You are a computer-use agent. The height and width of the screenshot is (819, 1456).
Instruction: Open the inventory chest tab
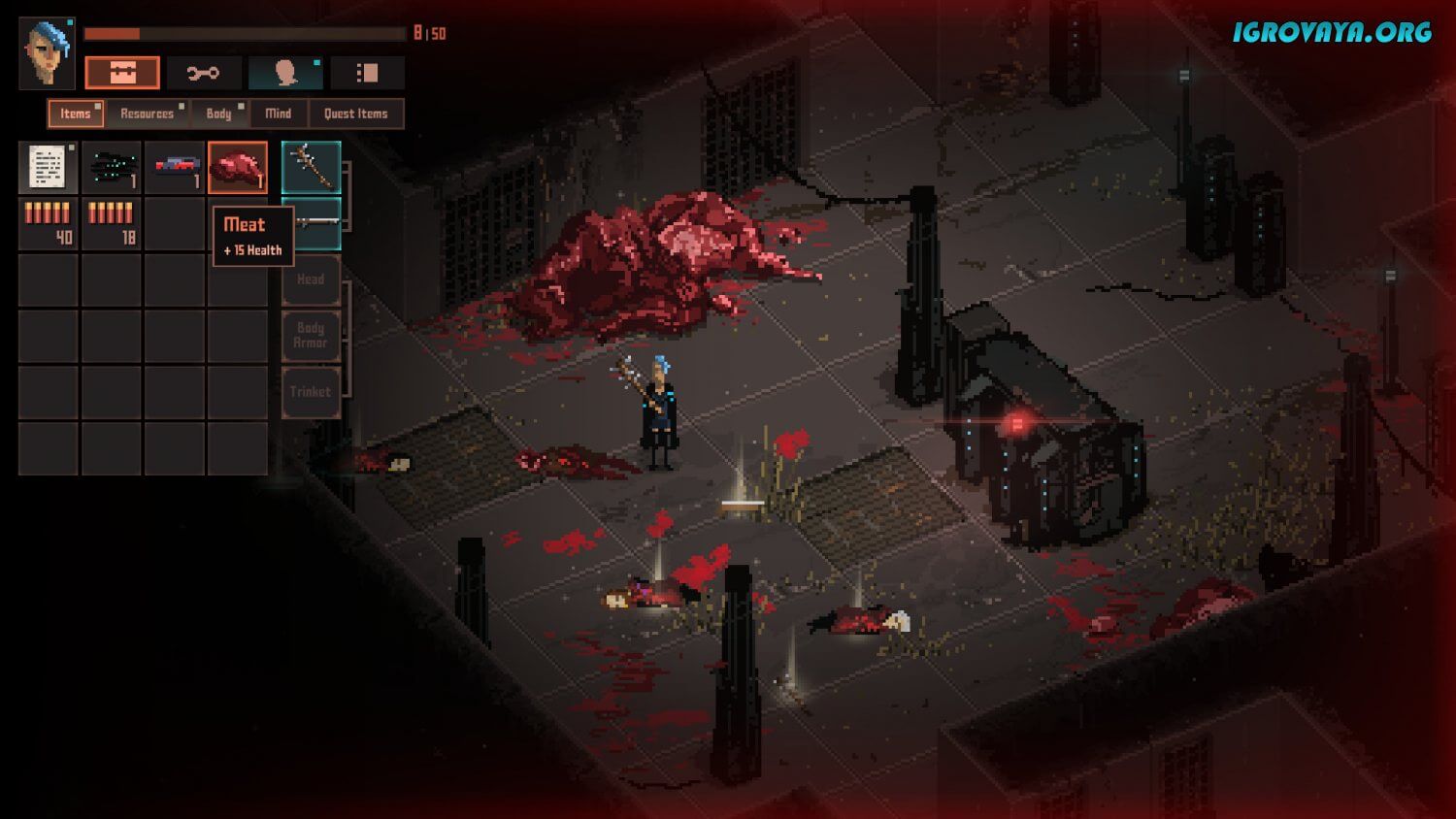[x=121, y=73]
